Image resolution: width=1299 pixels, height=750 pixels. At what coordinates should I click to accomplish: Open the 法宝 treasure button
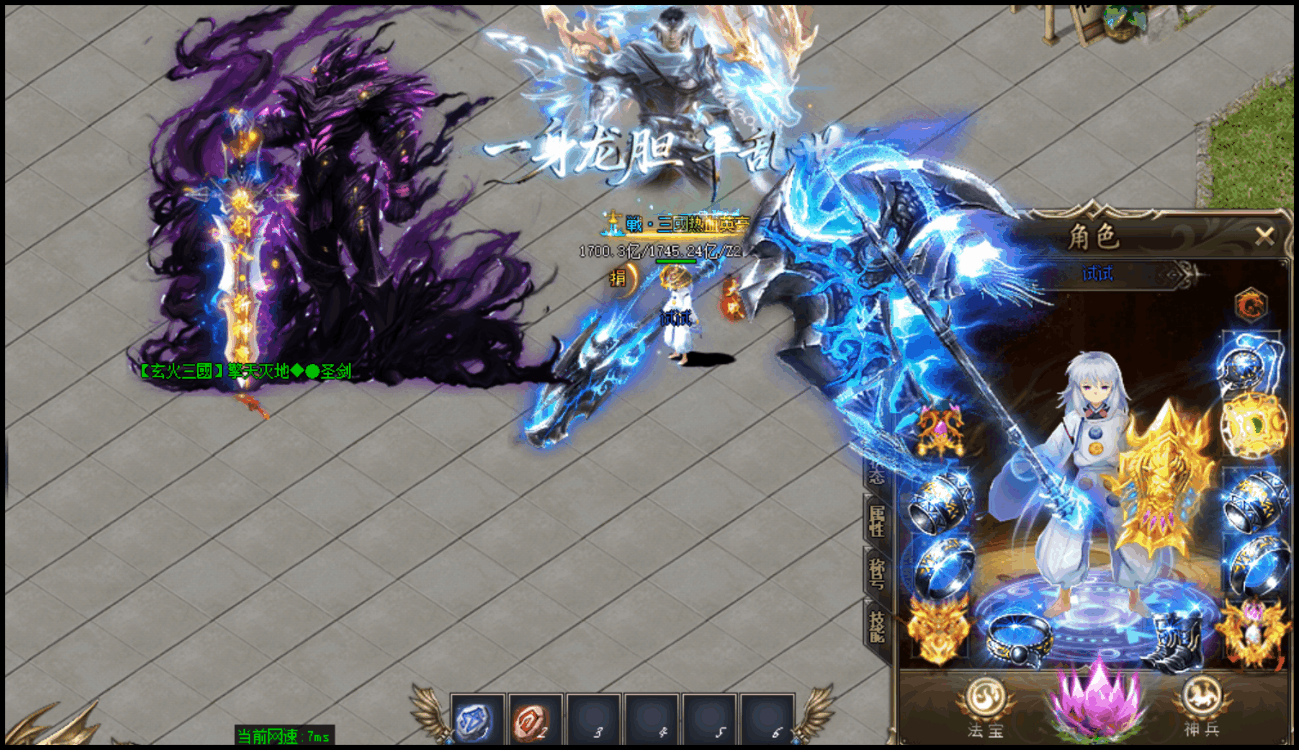982,704
